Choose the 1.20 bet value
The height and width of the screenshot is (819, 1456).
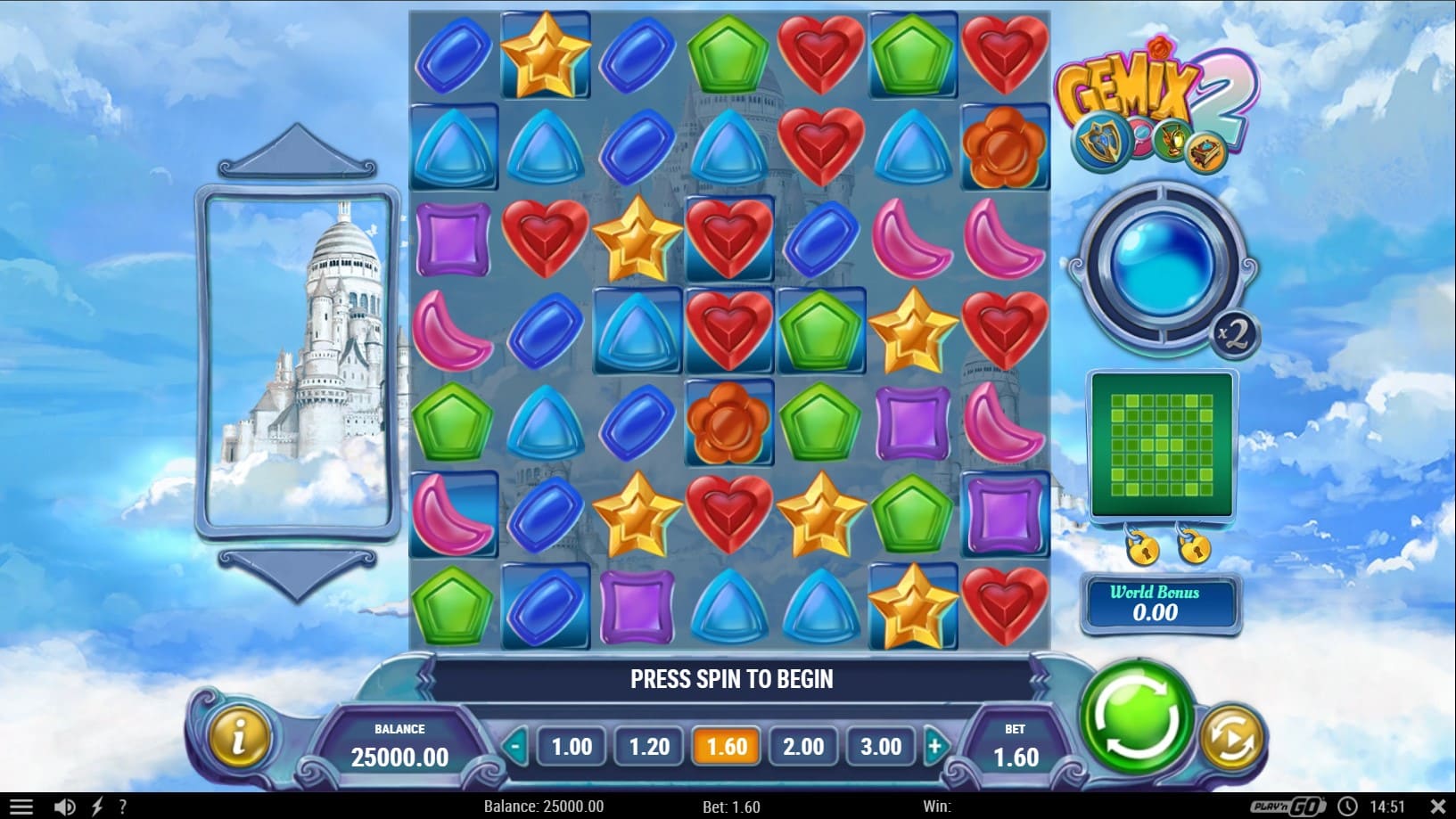(649, 746)
